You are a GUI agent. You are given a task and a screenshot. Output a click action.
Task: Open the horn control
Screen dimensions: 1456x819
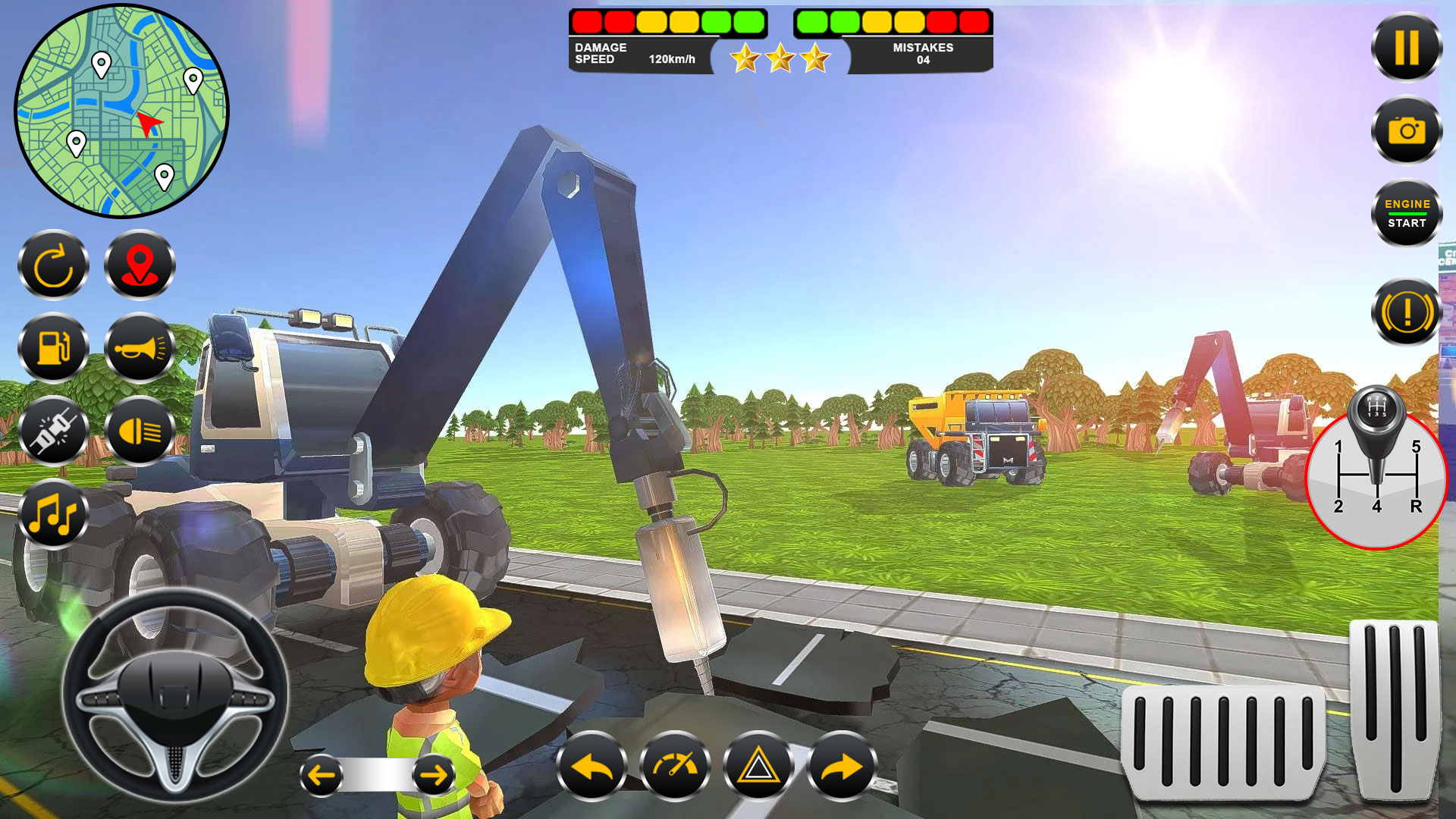(140, 349)
